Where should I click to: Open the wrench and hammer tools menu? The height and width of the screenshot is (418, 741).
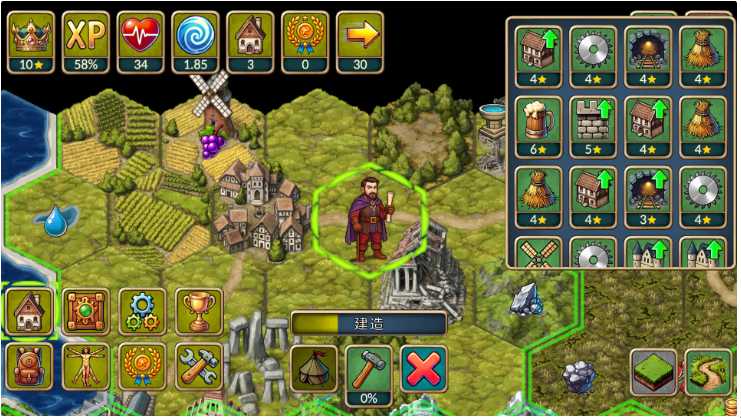click(x=199, y=365)
